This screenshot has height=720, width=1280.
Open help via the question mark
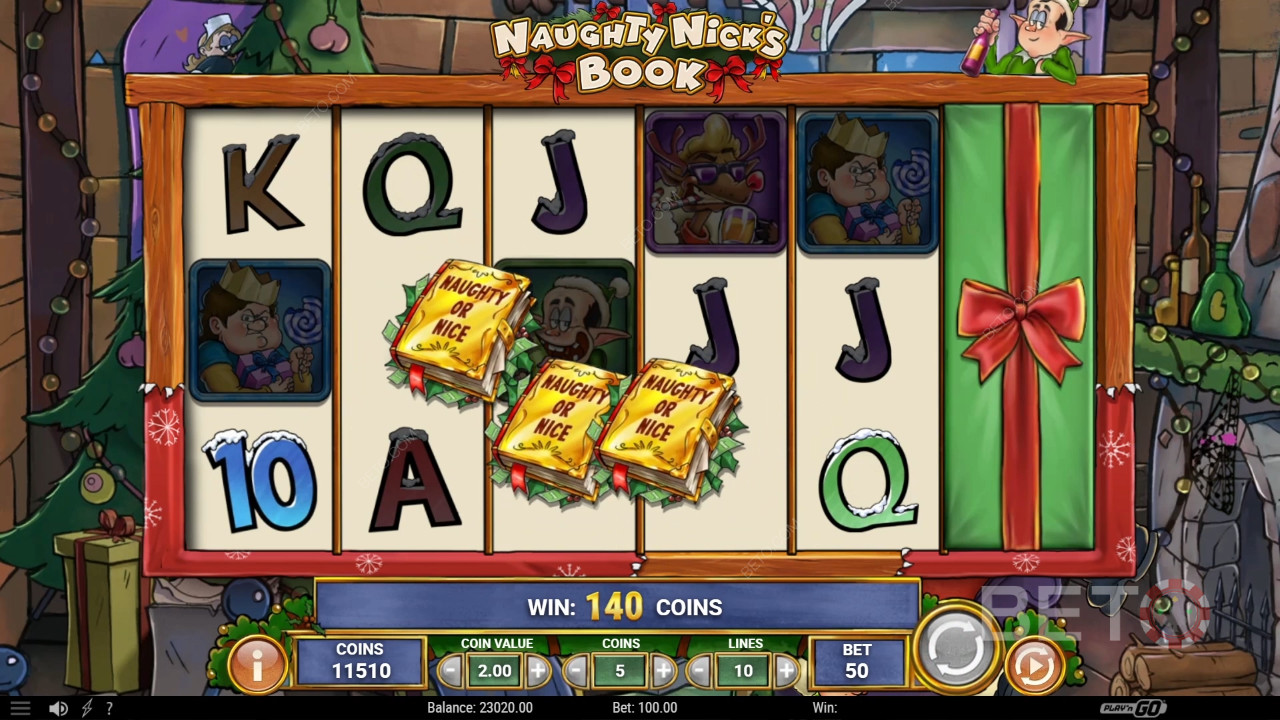click(x=109, y=708)
